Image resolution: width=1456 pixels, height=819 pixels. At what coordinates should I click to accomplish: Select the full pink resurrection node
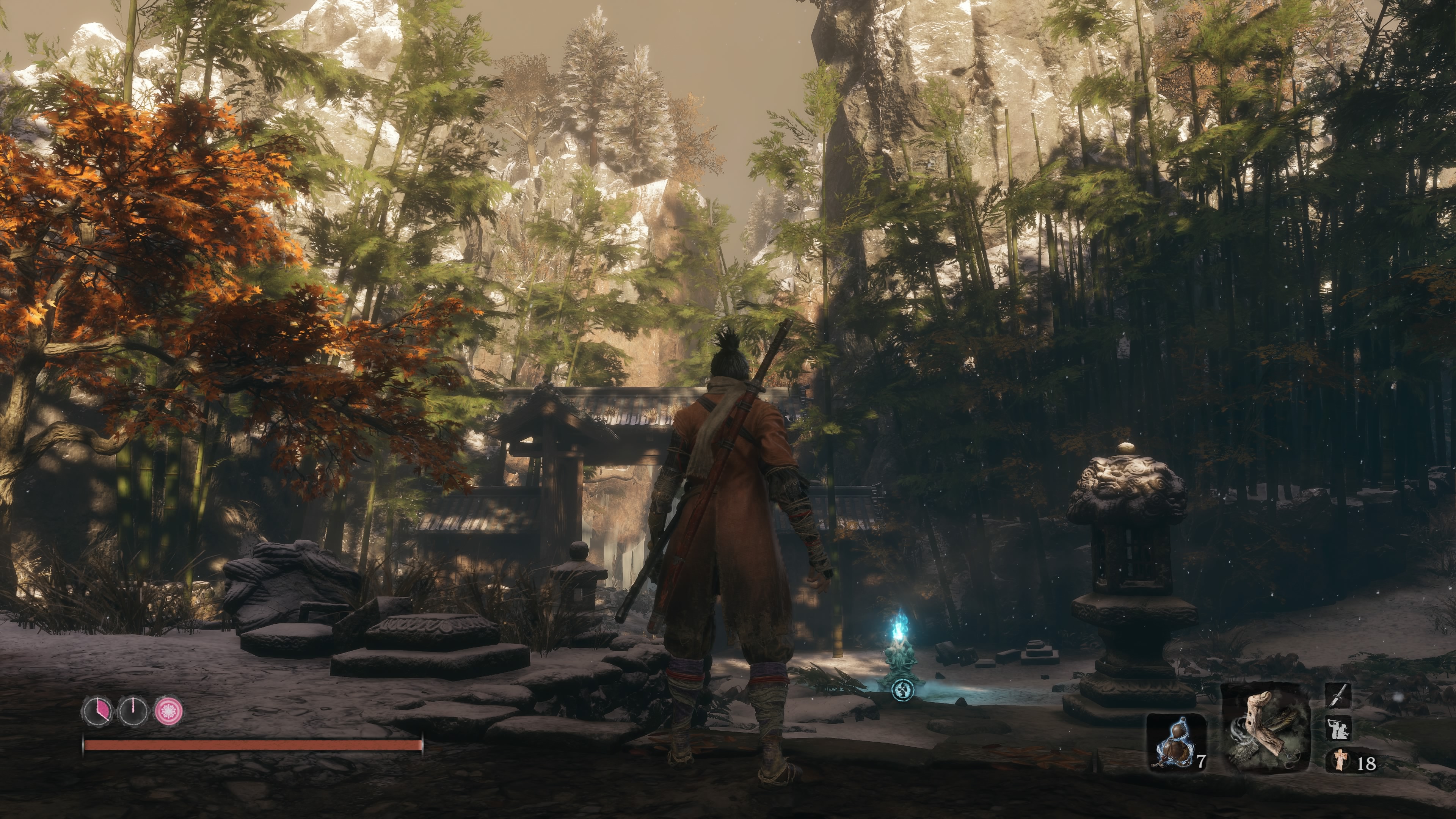click(x=169, y=711)
